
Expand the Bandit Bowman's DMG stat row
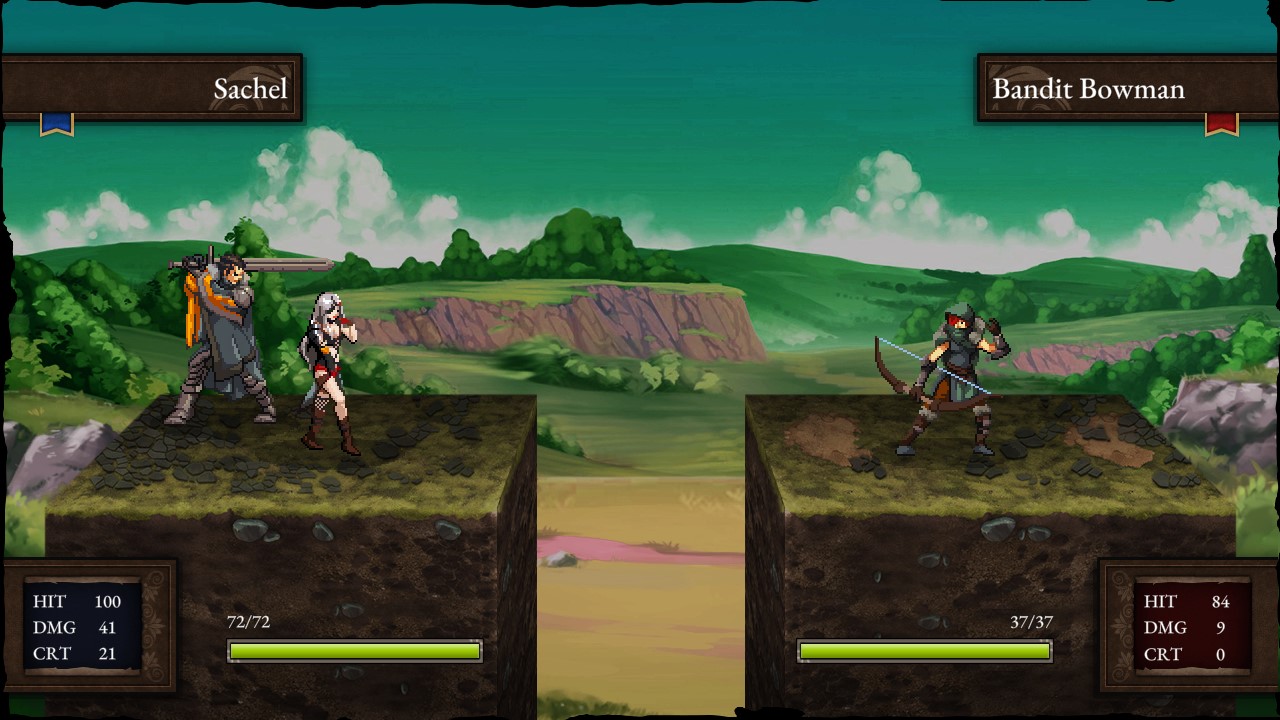coord(1185,628)
